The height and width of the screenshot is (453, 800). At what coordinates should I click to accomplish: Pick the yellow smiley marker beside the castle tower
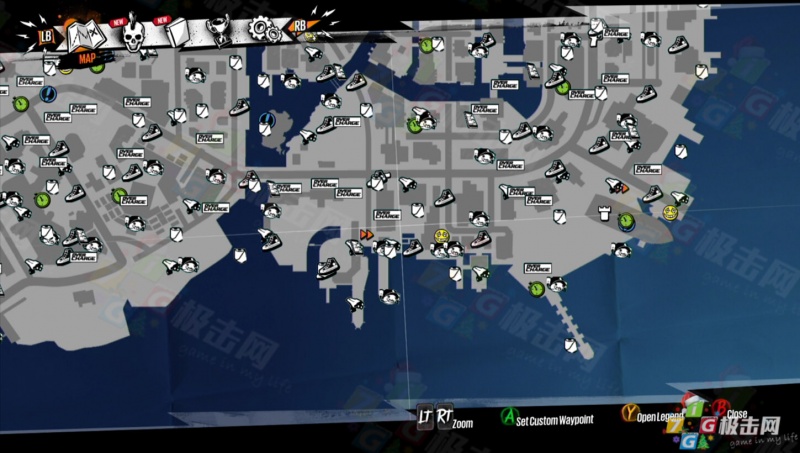click(x=670, y=211)
